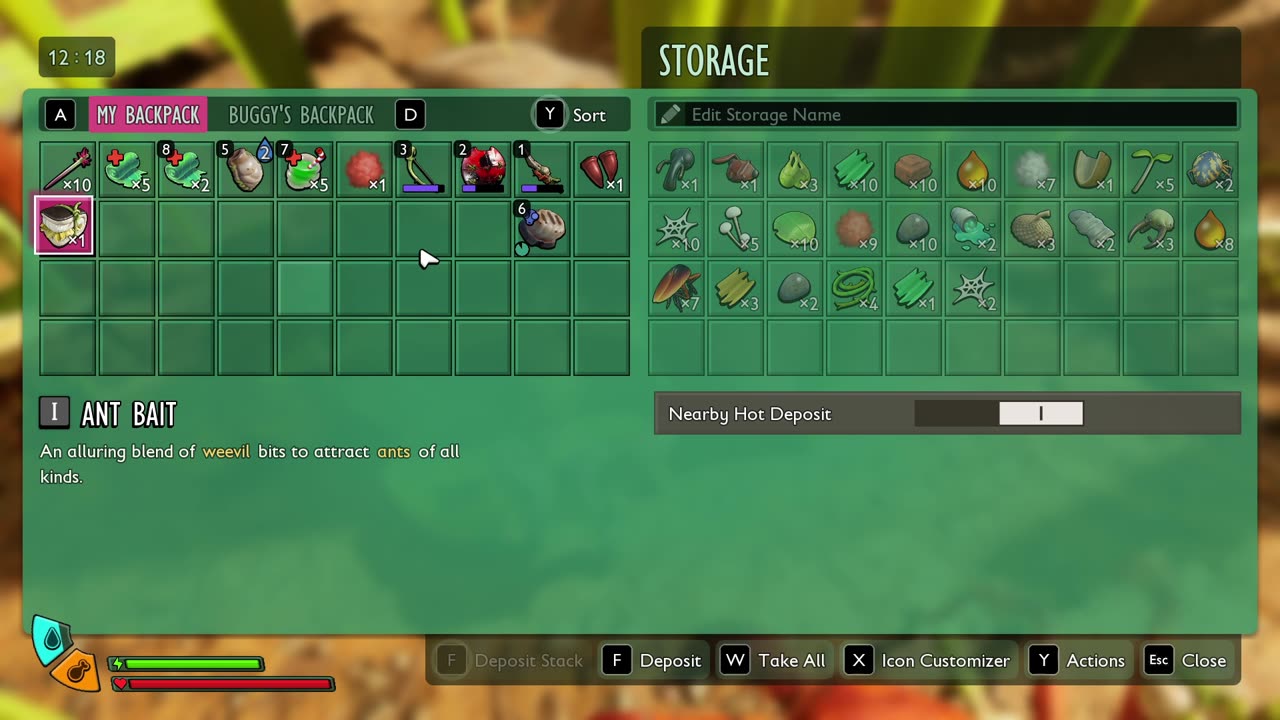The height and width of the screenshot is (720, 1280).
Task: Select the Ant Bait backpack slot
Action: click(x=66, y=227)
